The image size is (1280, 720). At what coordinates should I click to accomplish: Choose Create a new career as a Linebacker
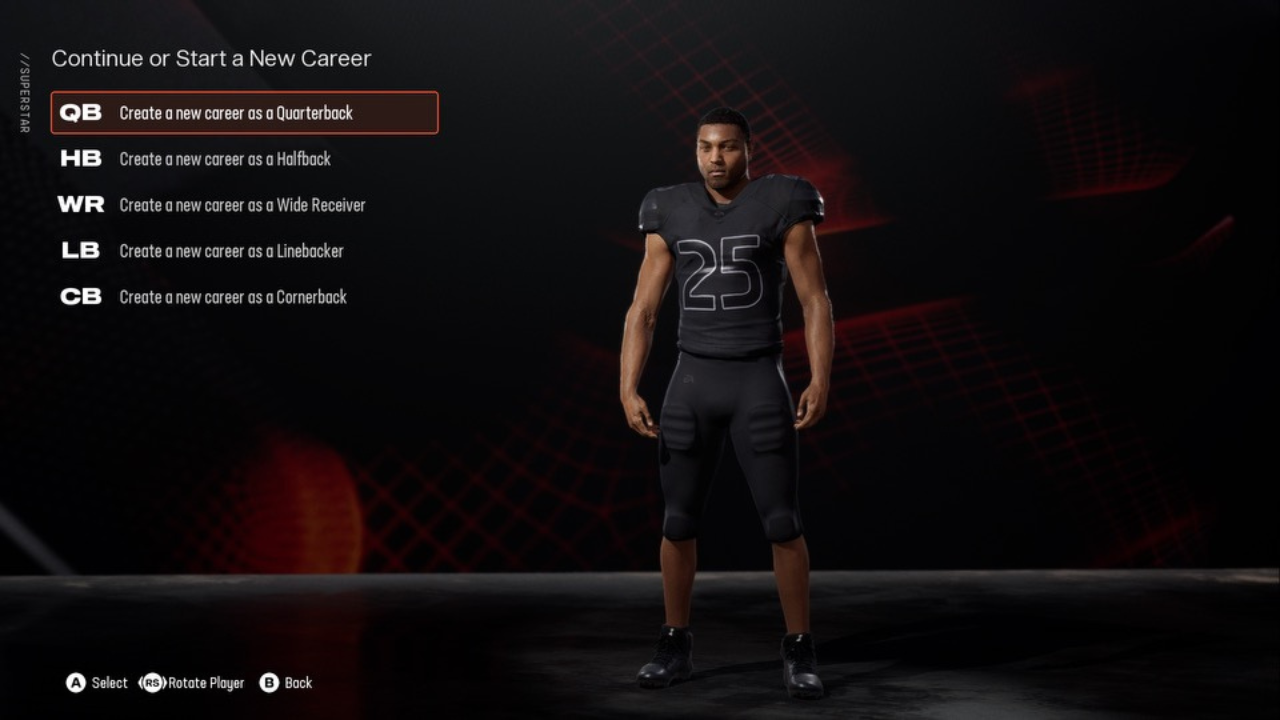(231, 251)
